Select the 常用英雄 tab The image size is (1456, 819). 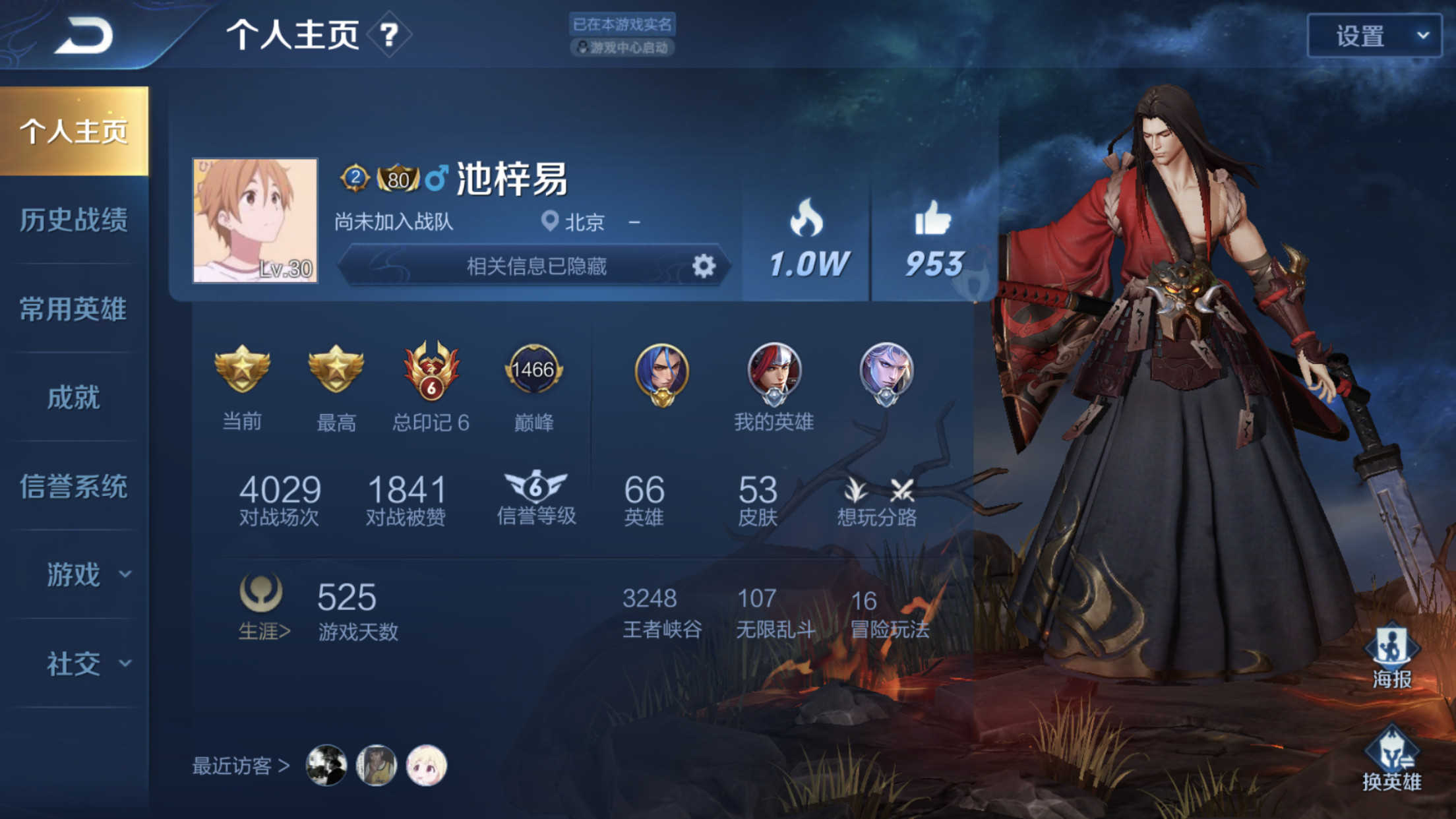pyautogui.click(x=74, y=309)
